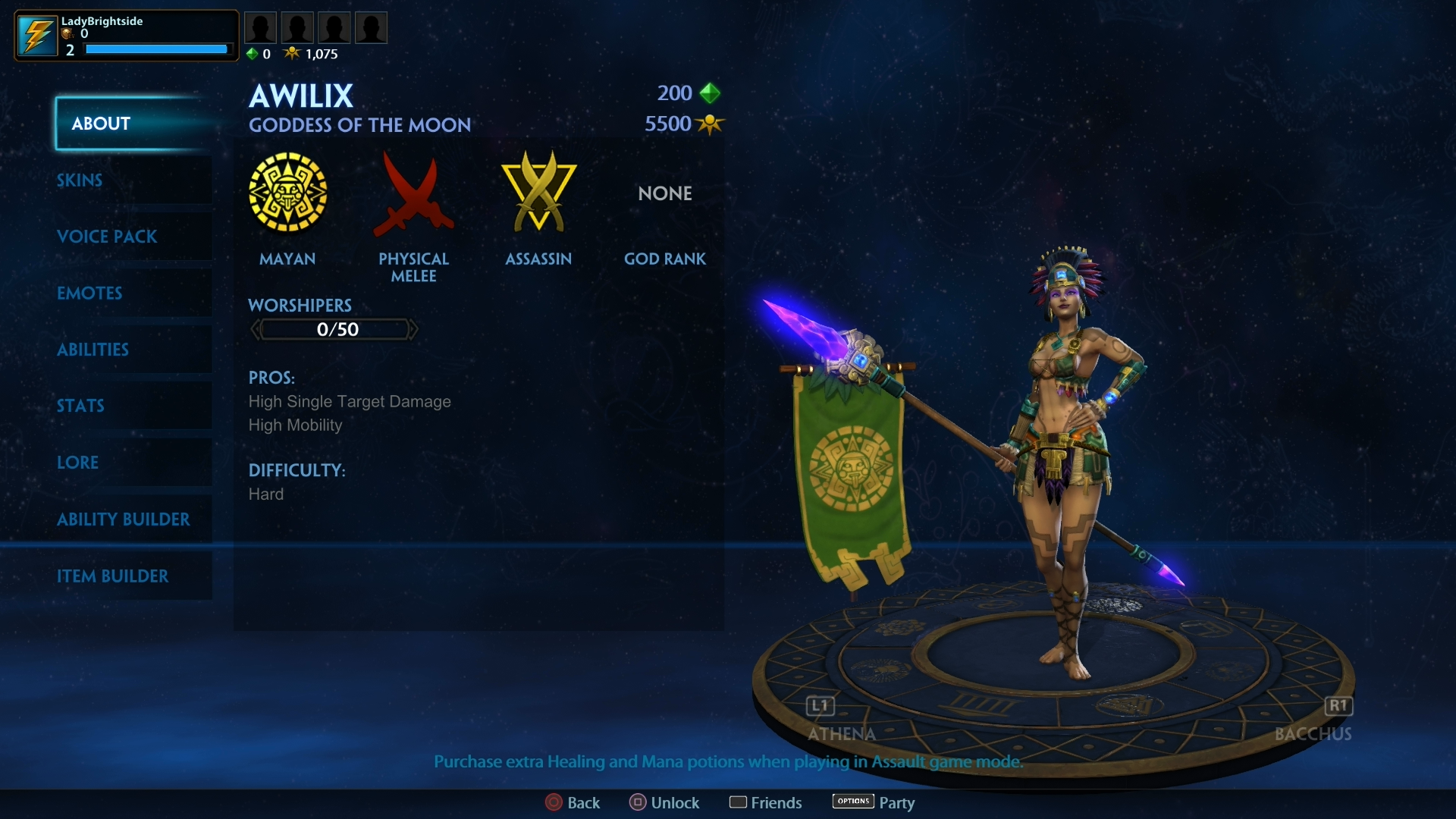
Task: Select the Mayan pantheon icon
Action: [x=288, y=193]
